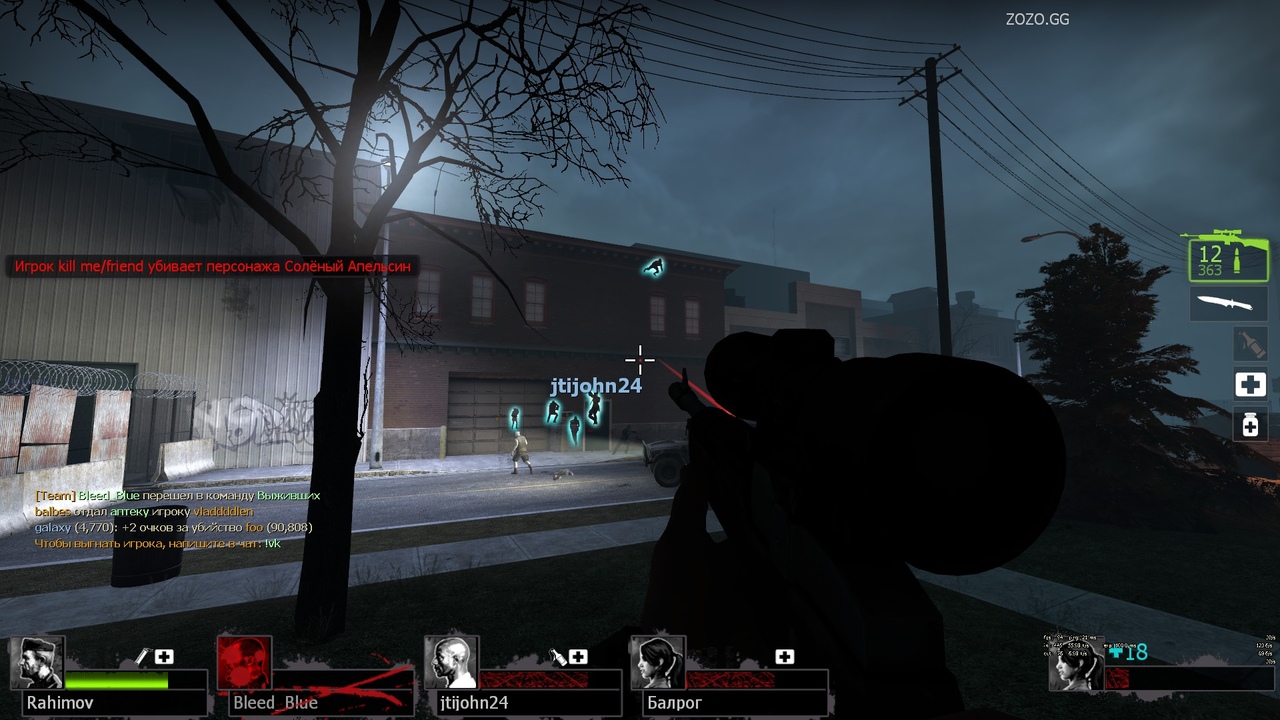1280x720 pixels.
Task: Choose the dimmed molotov throwable slot
Action: coord(1249,344)
